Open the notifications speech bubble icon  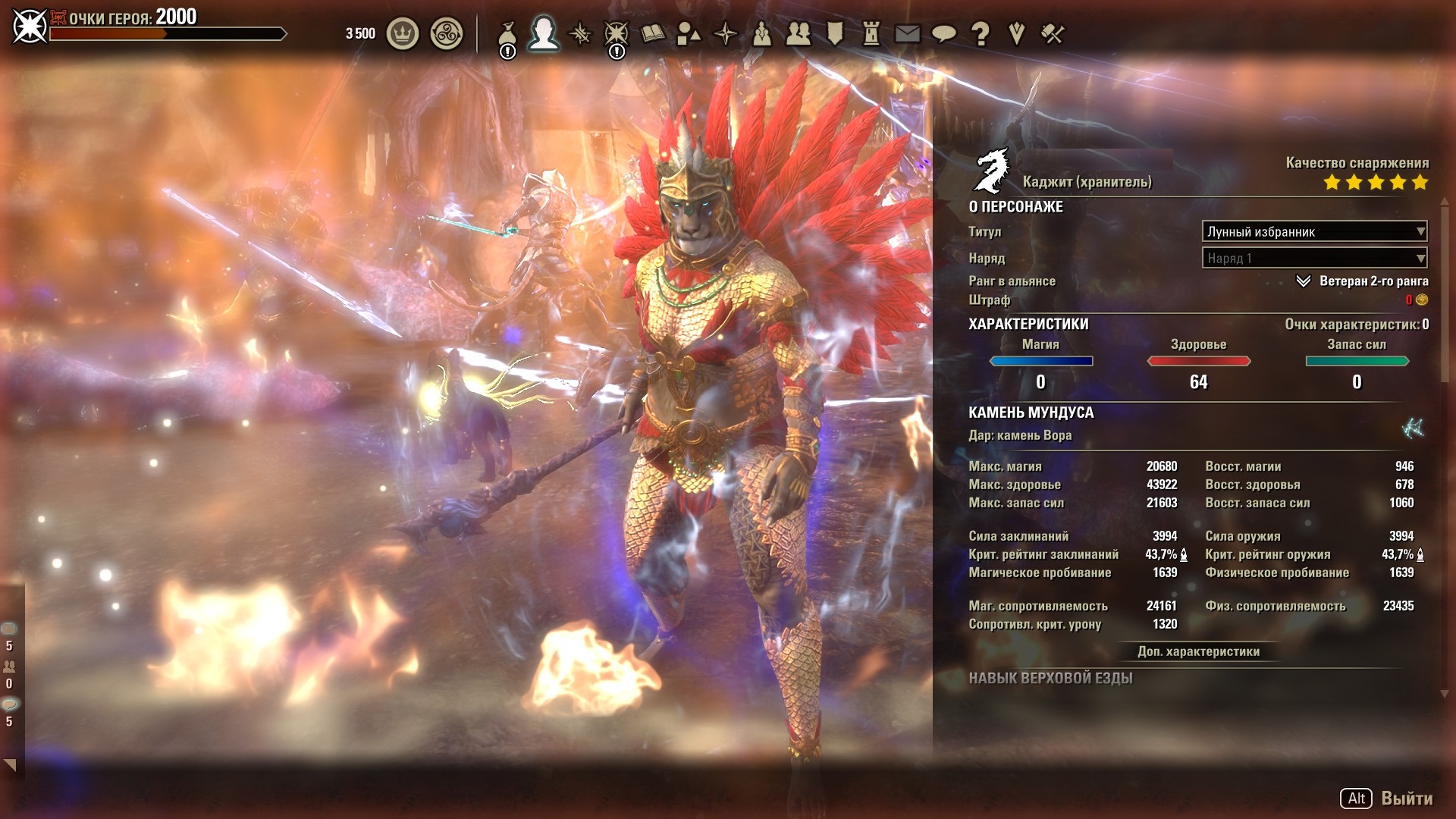pyautogui.click(x=944, y=34)
